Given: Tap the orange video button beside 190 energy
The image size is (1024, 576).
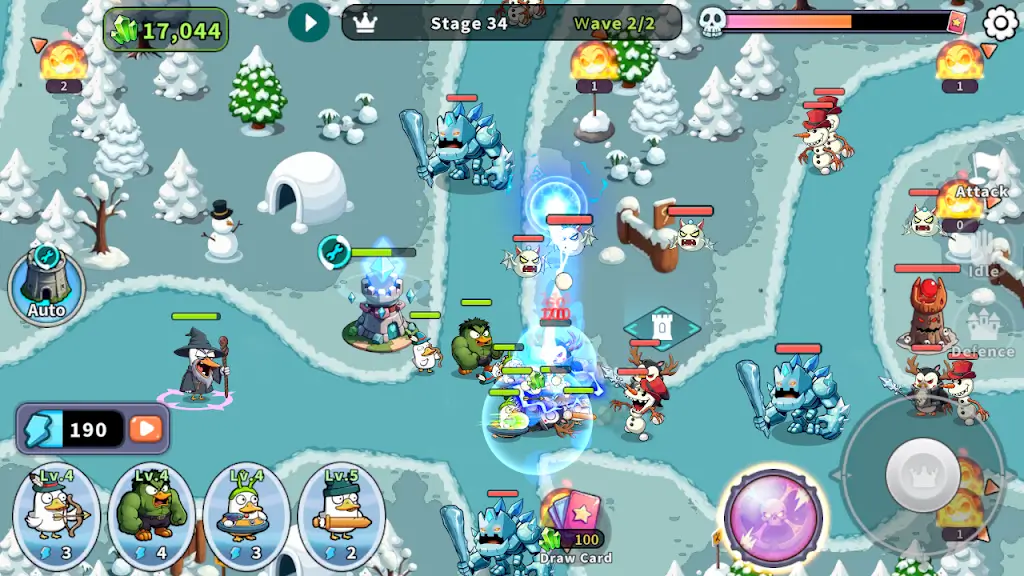Looking at the screenshot, I should tap(146, 429).
